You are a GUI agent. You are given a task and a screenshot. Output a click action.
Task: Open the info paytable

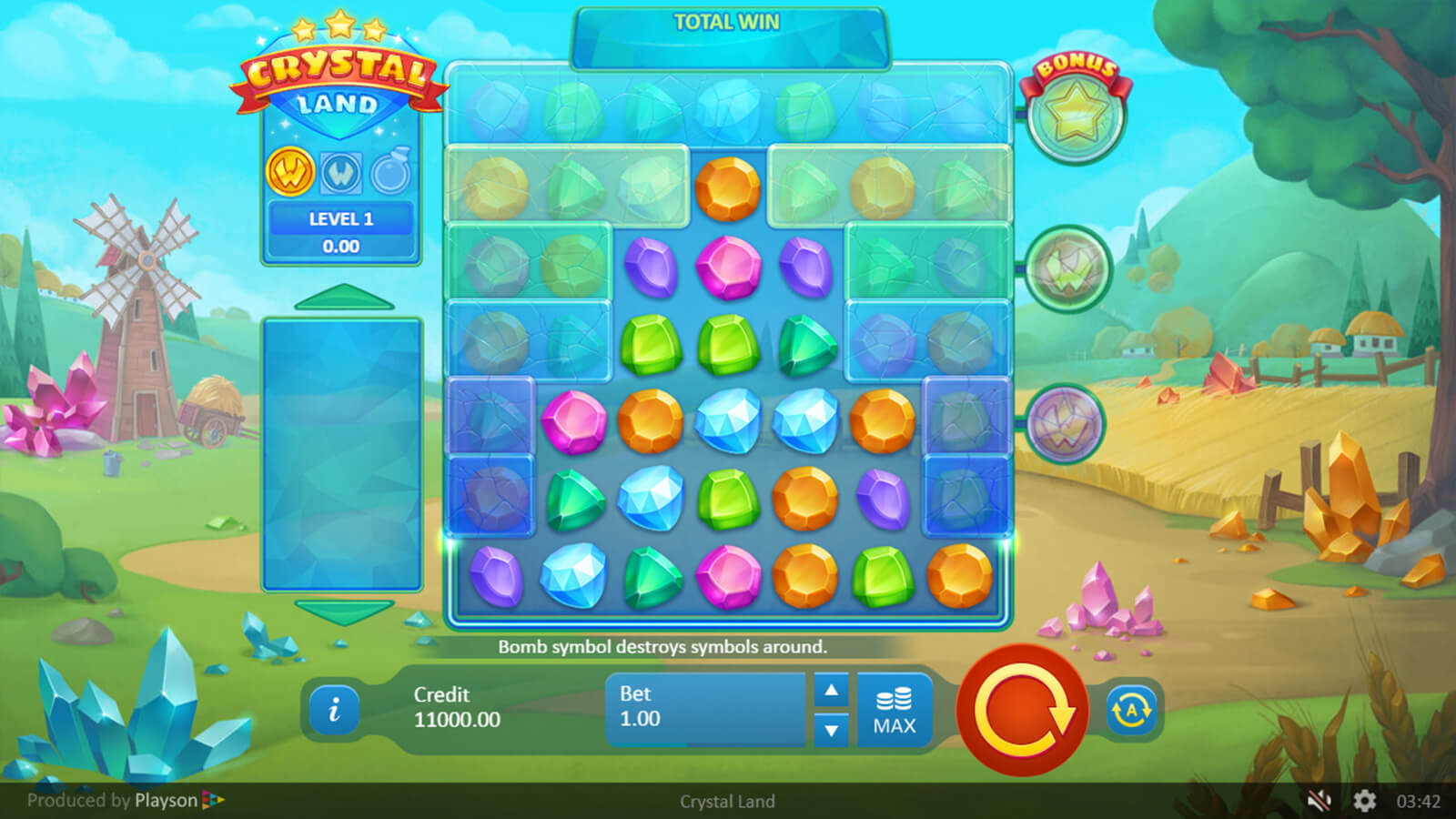click(334, 710)
